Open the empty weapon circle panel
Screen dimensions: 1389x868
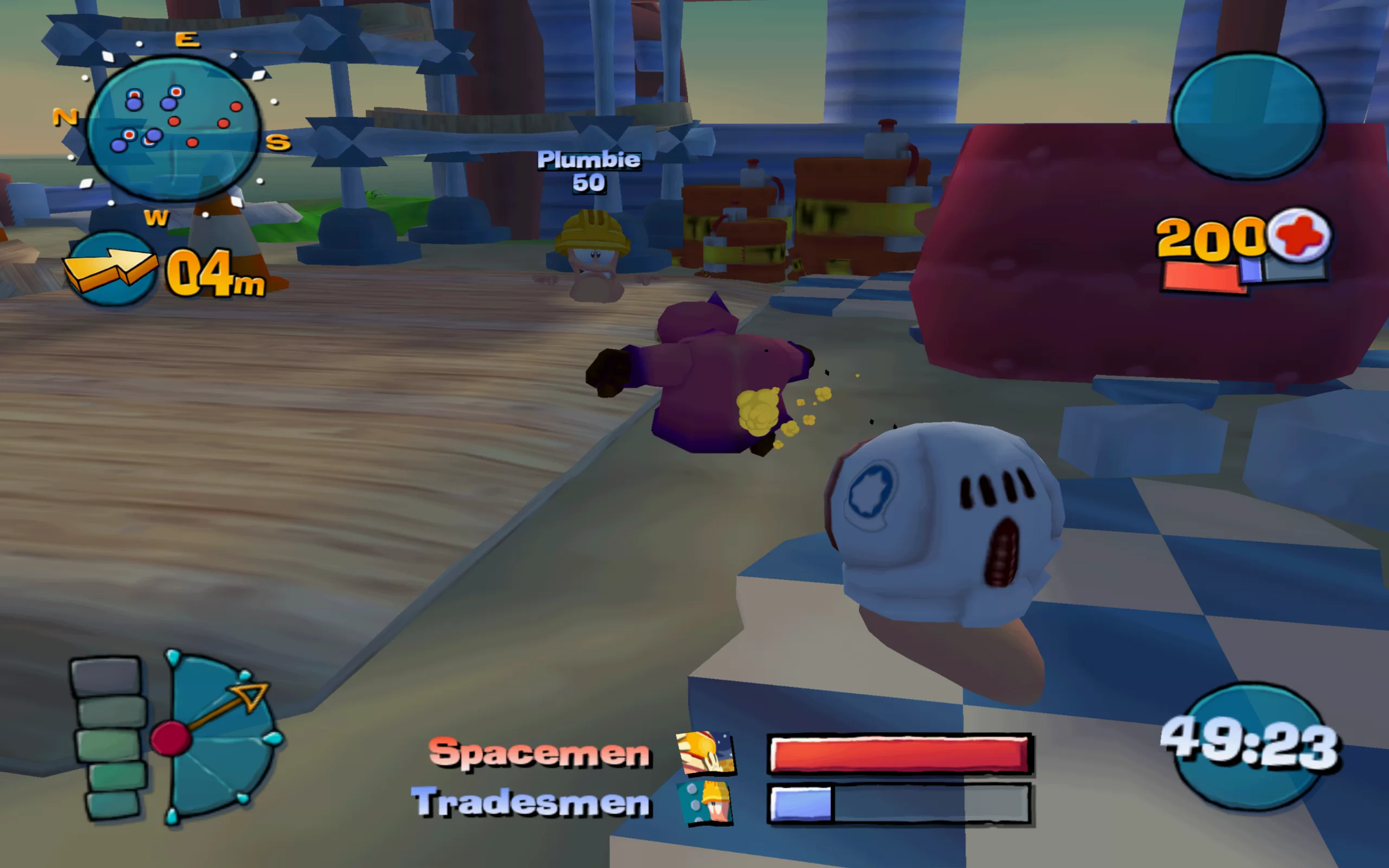(x=1248, y=117)
